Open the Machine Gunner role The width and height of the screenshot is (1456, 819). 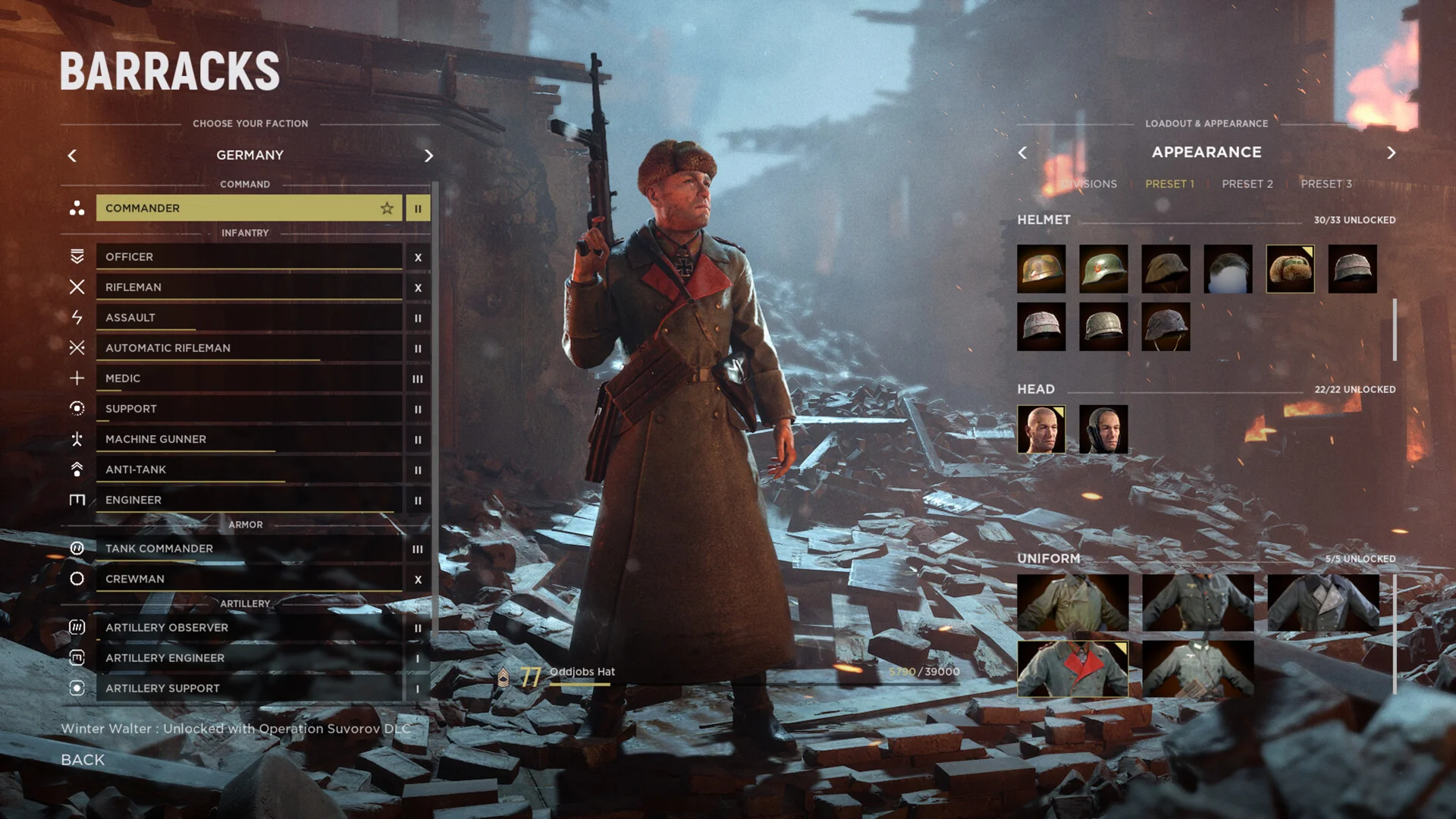pyautogui.click(x=249, y=439)
